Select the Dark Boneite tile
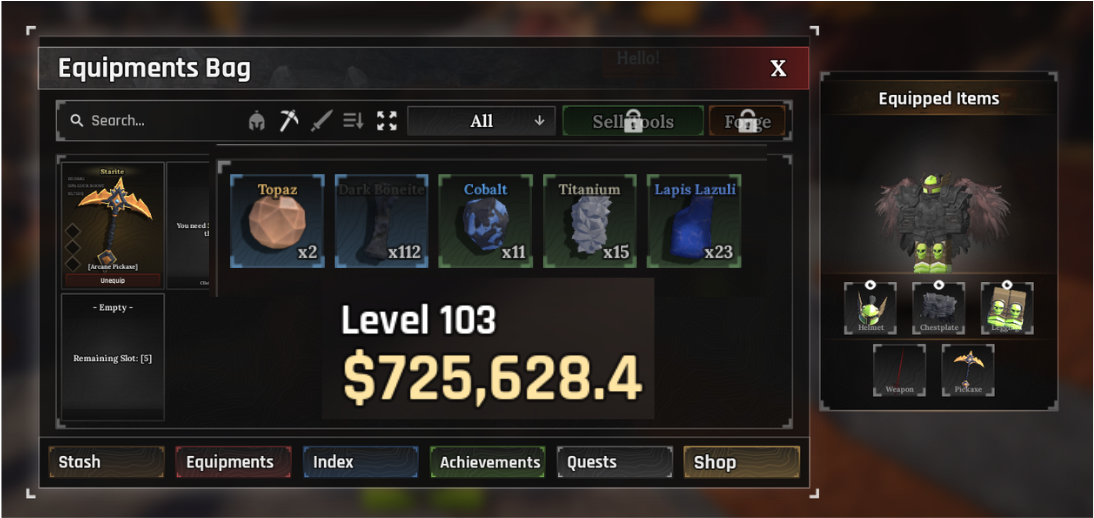Screen dimensions: 1094x518 coord(382,221)
